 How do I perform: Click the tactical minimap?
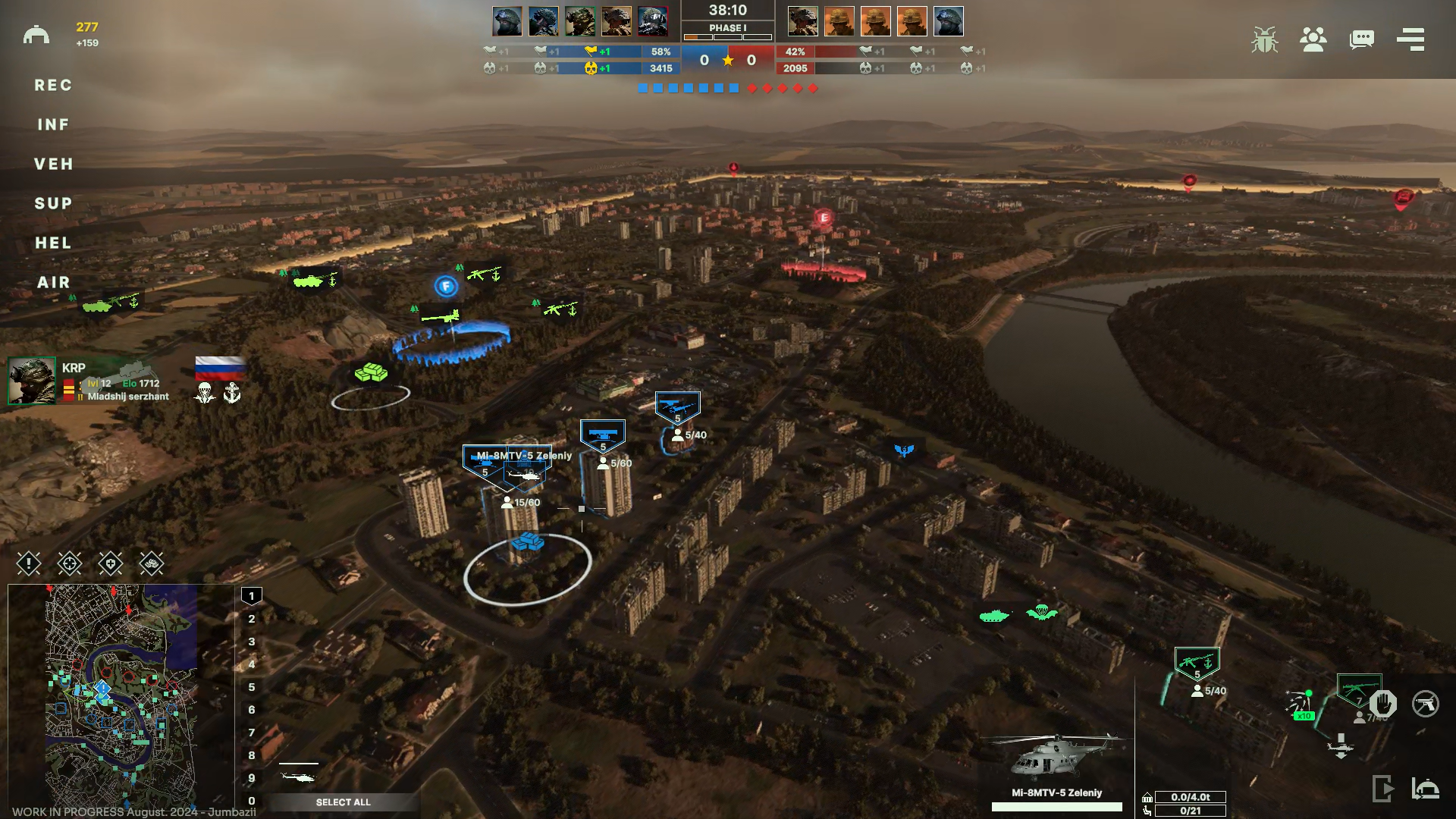121,694
